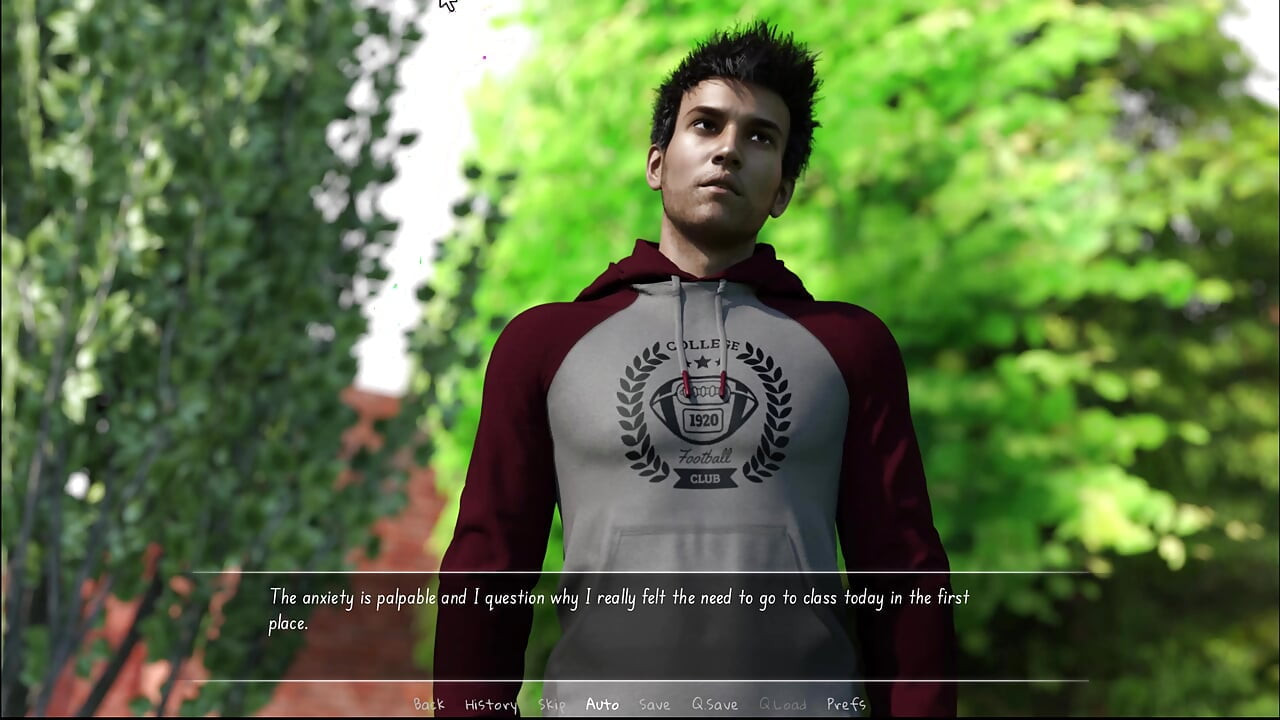Image resolution: width=1280 pixels, height=720 pixels.
Task: Open the dialogue History log
Action: [491, 704]
